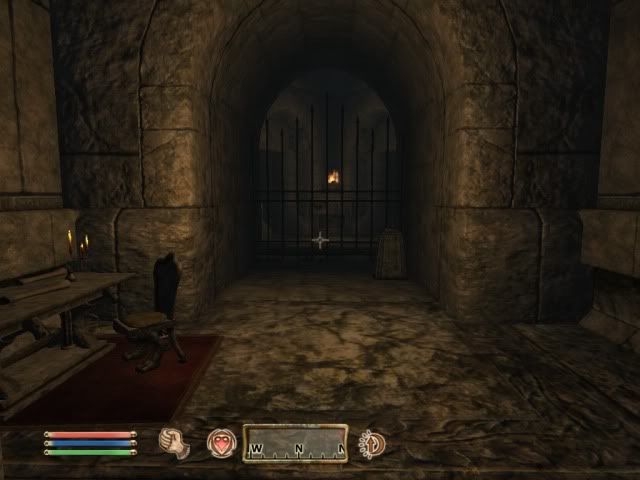Click the sneak eye icon beside the compass

point(373,442)
